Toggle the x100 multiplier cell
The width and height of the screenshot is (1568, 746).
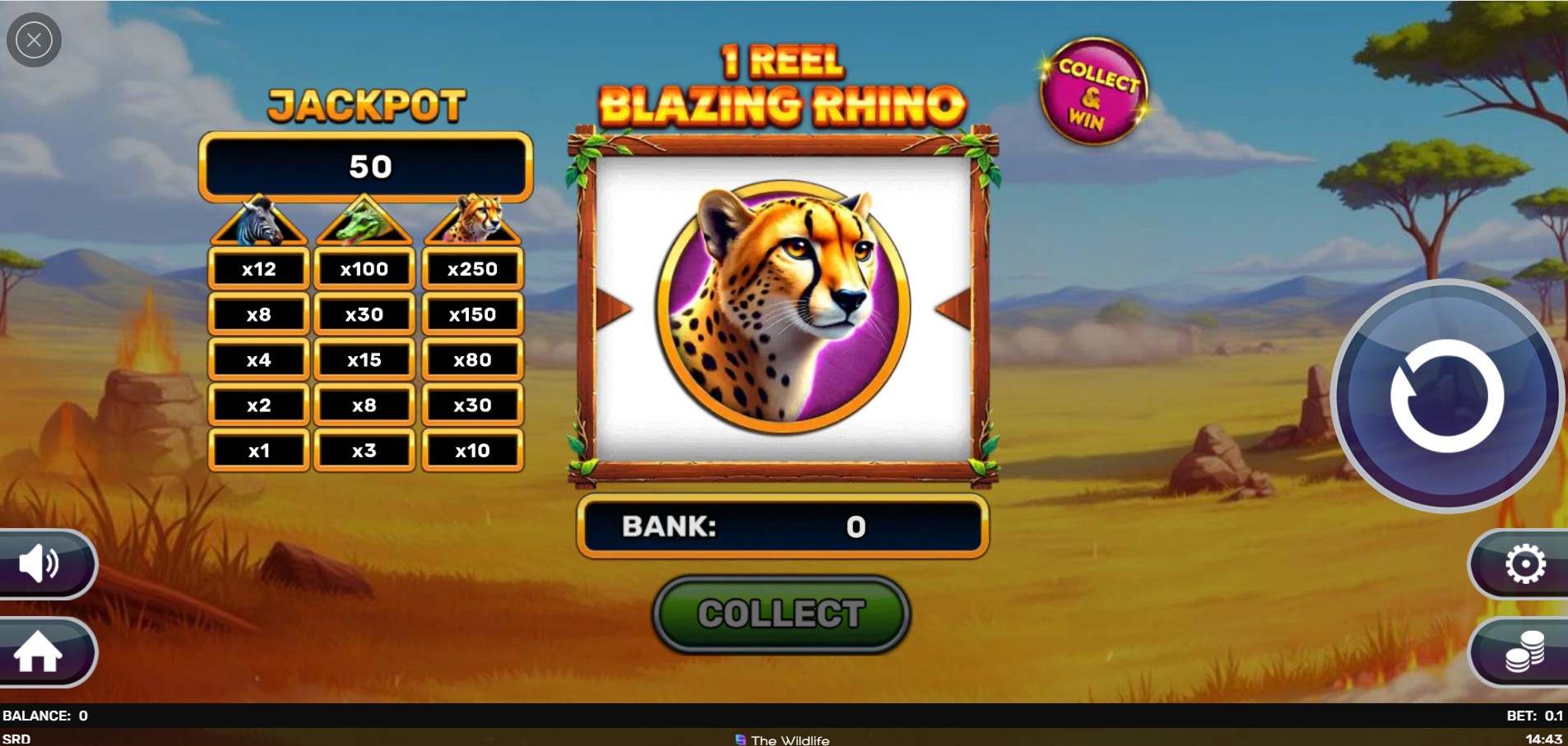pos(364,268)
